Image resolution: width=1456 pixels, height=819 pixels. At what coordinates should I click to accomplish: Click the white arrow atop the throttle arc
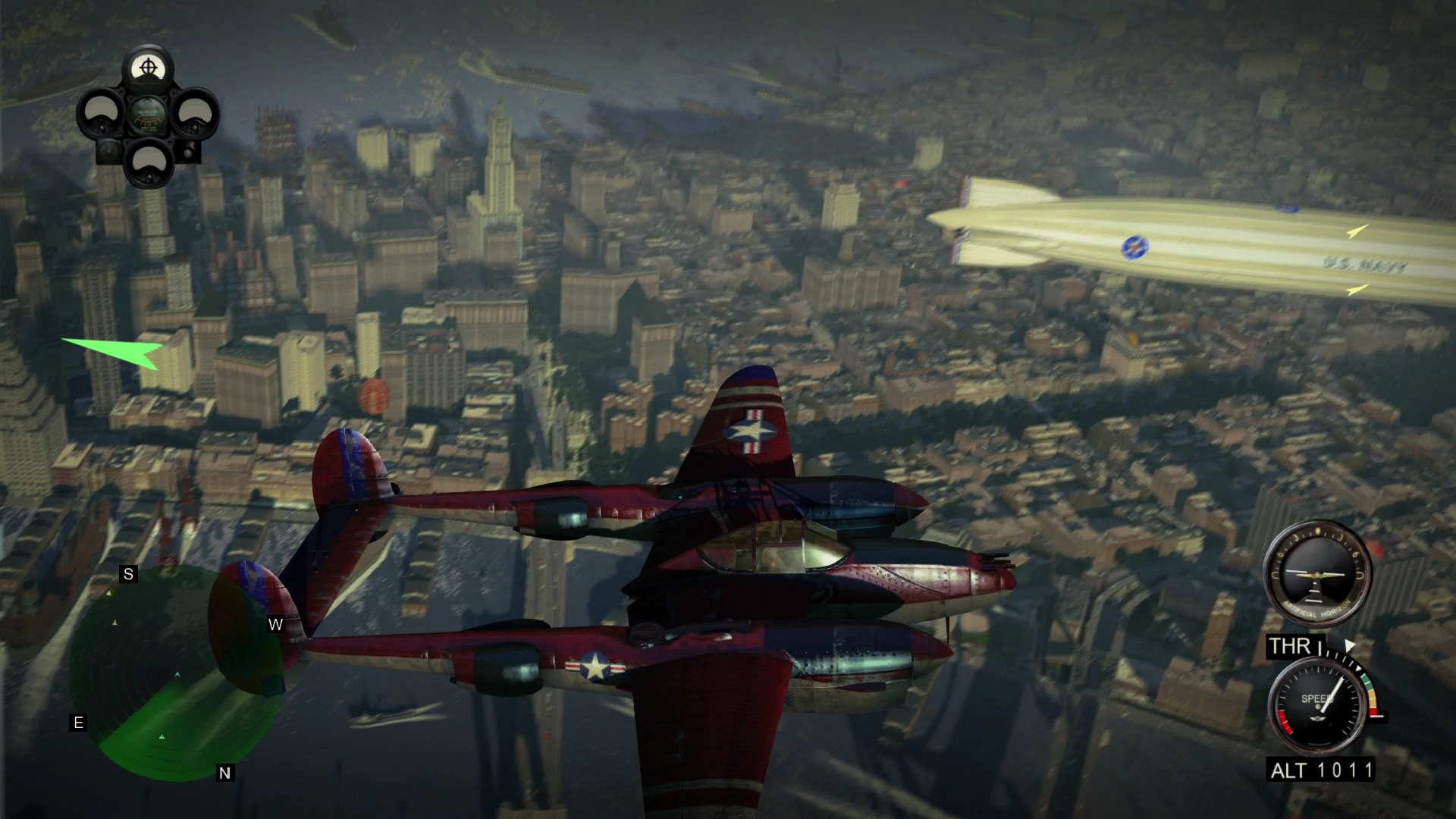click(x=1348, y=643)
